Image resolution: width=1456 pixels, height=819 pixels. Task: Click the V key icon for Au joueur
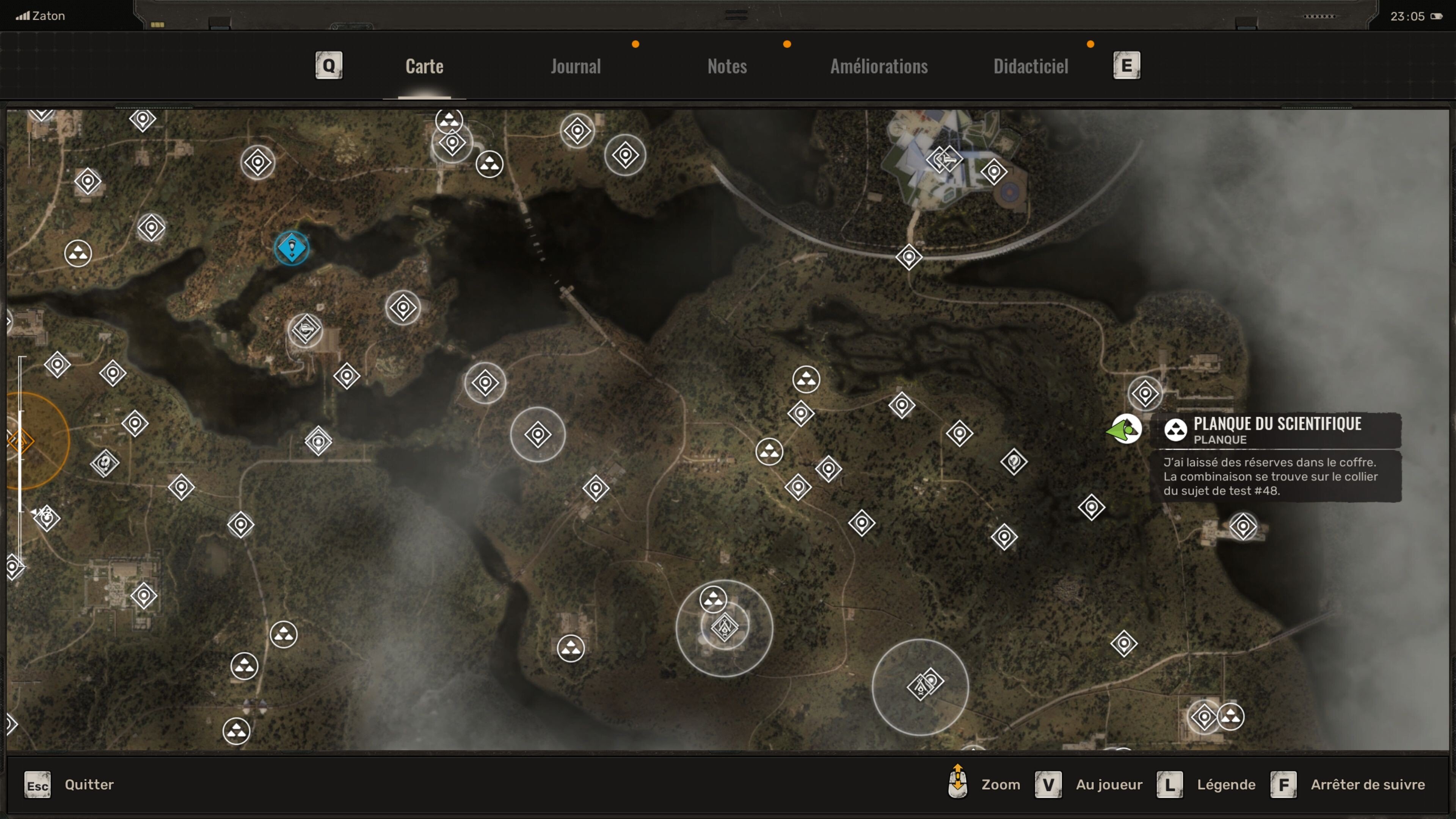[x=1048, y=784]
